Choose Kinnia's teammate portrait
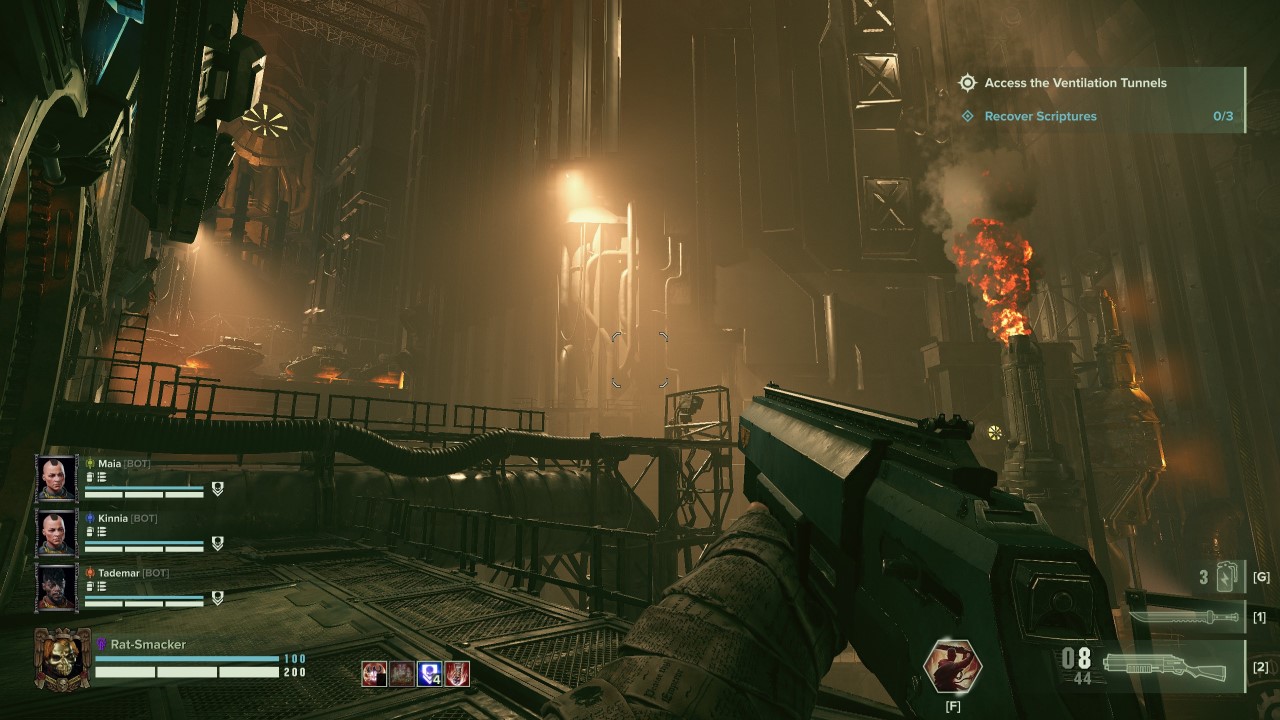Screen dimensions: 1280x720 (x=56, y=534)
